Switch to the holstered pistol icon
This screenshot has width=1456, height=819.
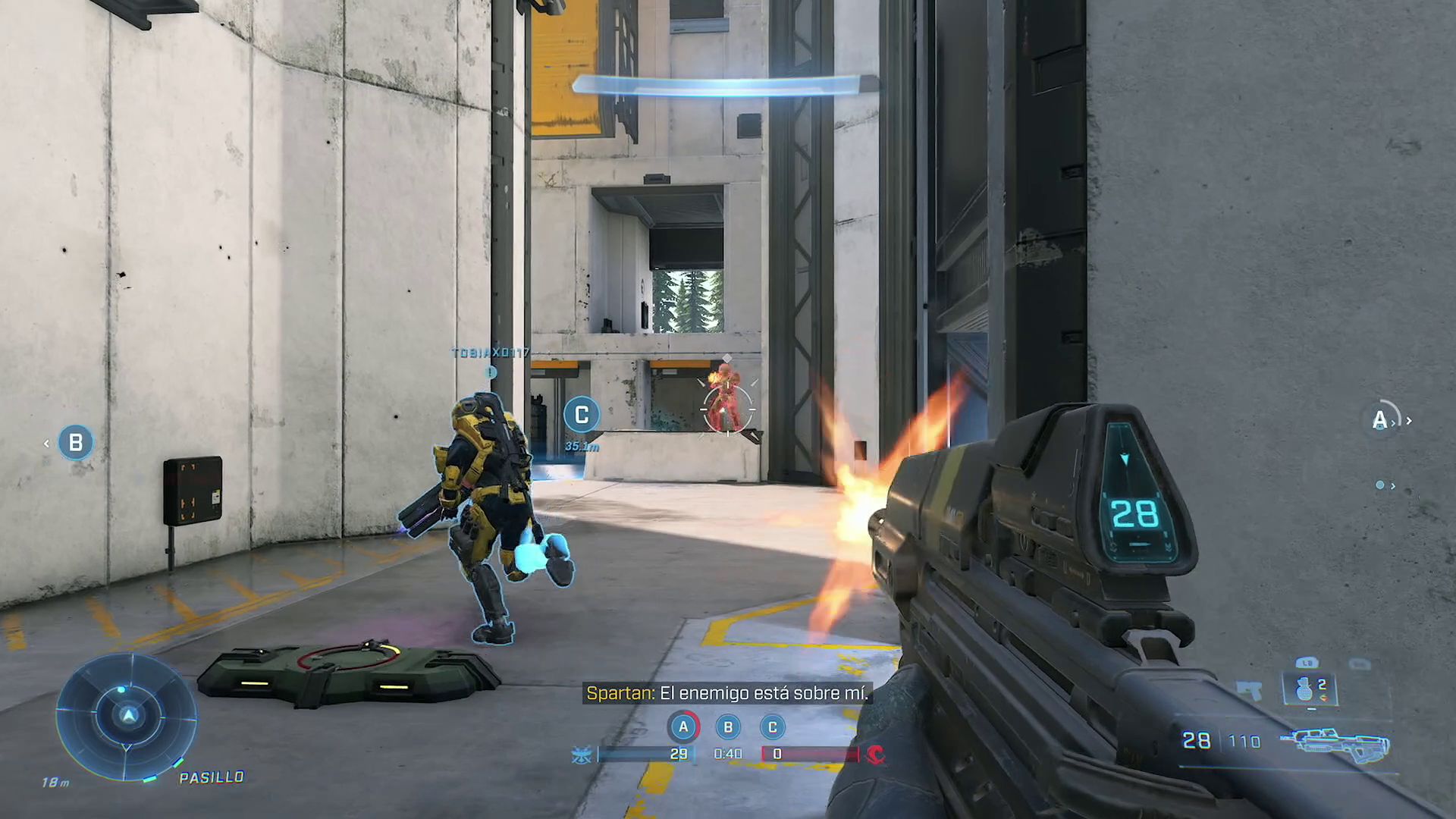pyautogui.click(x=1250, y=690)
